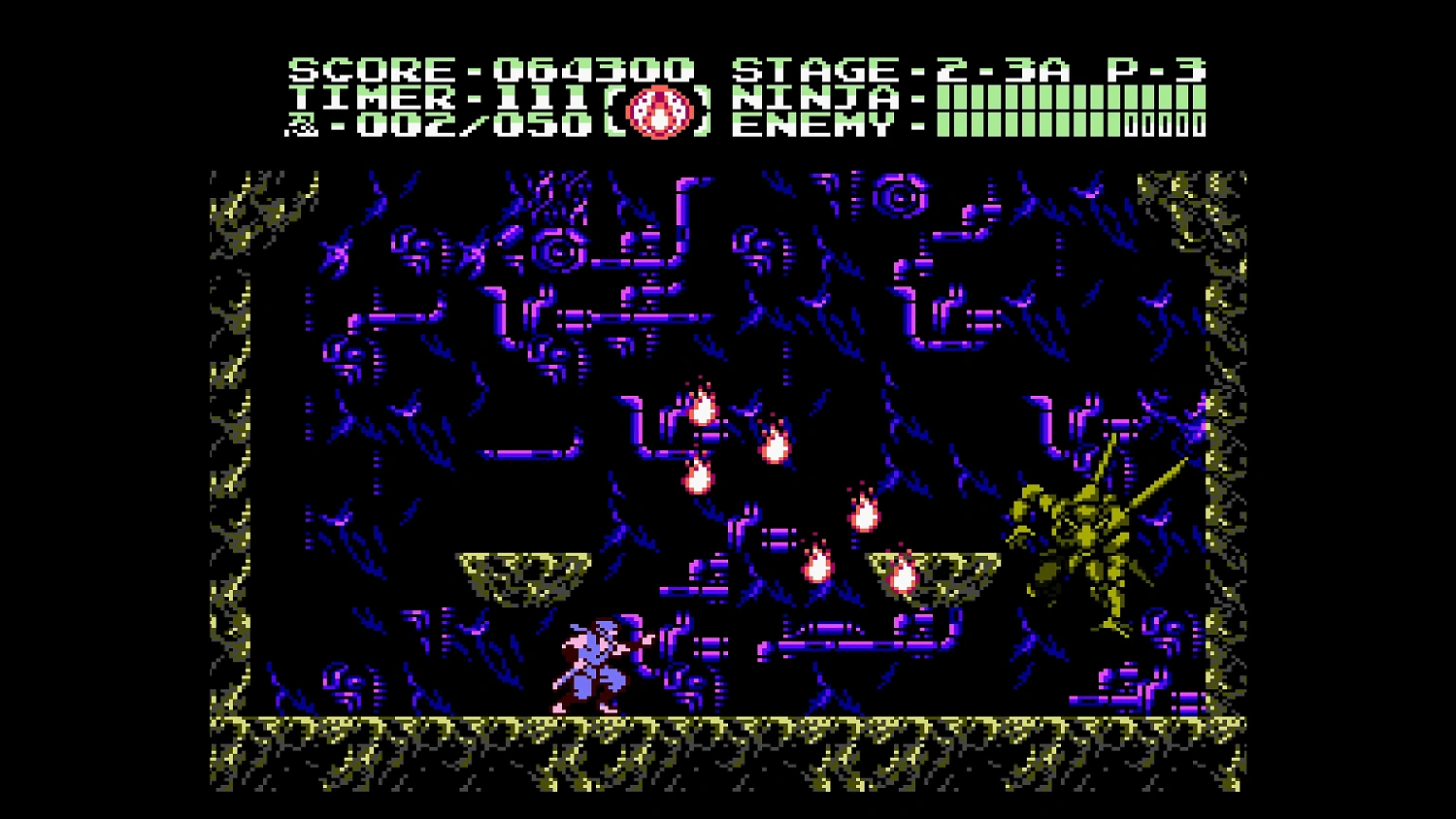The image size is (1456, 819).
Task: Click the yellow rocky floor at the bottom
Action: [728, 728]
